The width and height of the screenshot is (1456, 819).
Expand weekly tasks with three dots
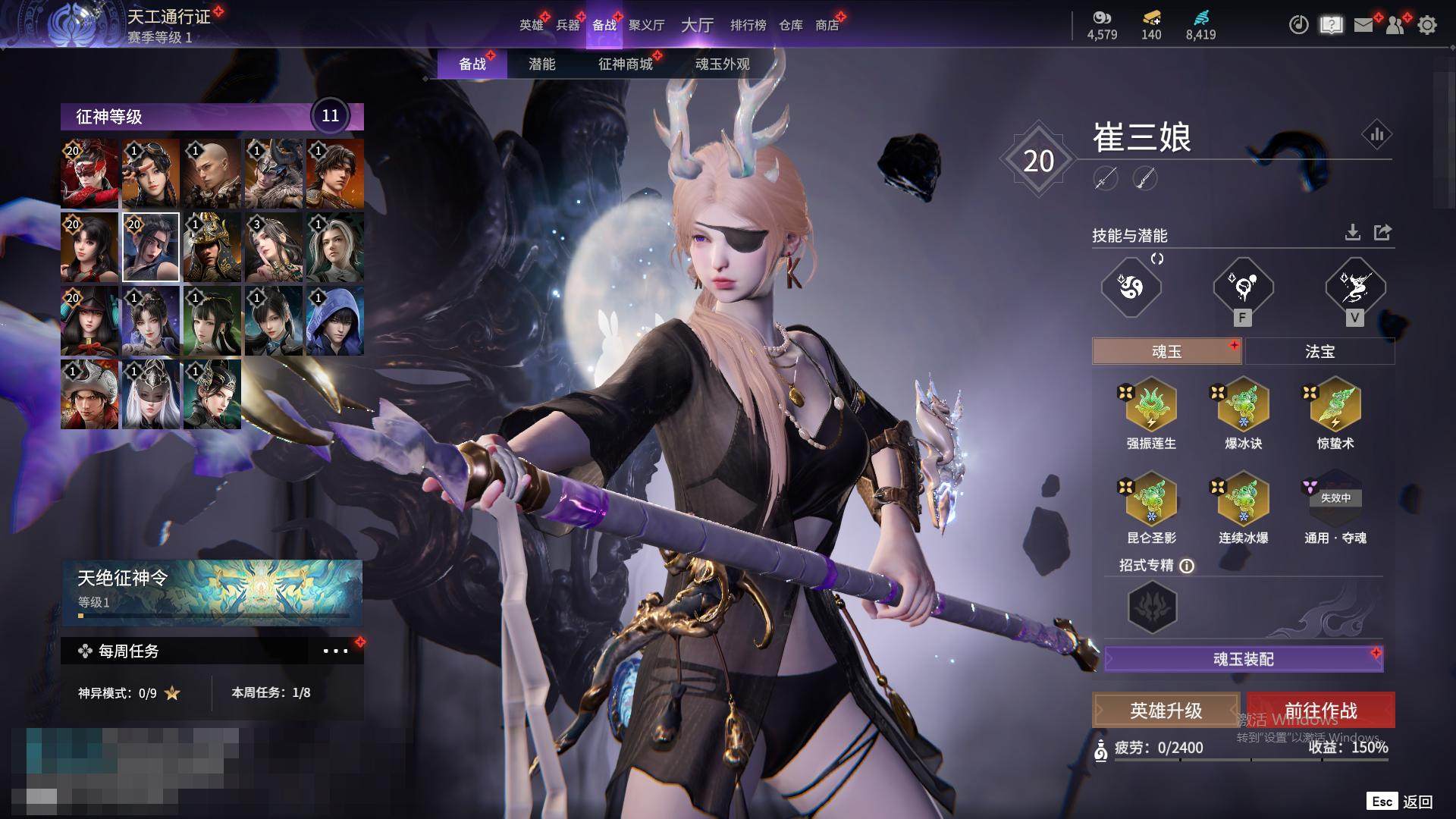(335, 651)
